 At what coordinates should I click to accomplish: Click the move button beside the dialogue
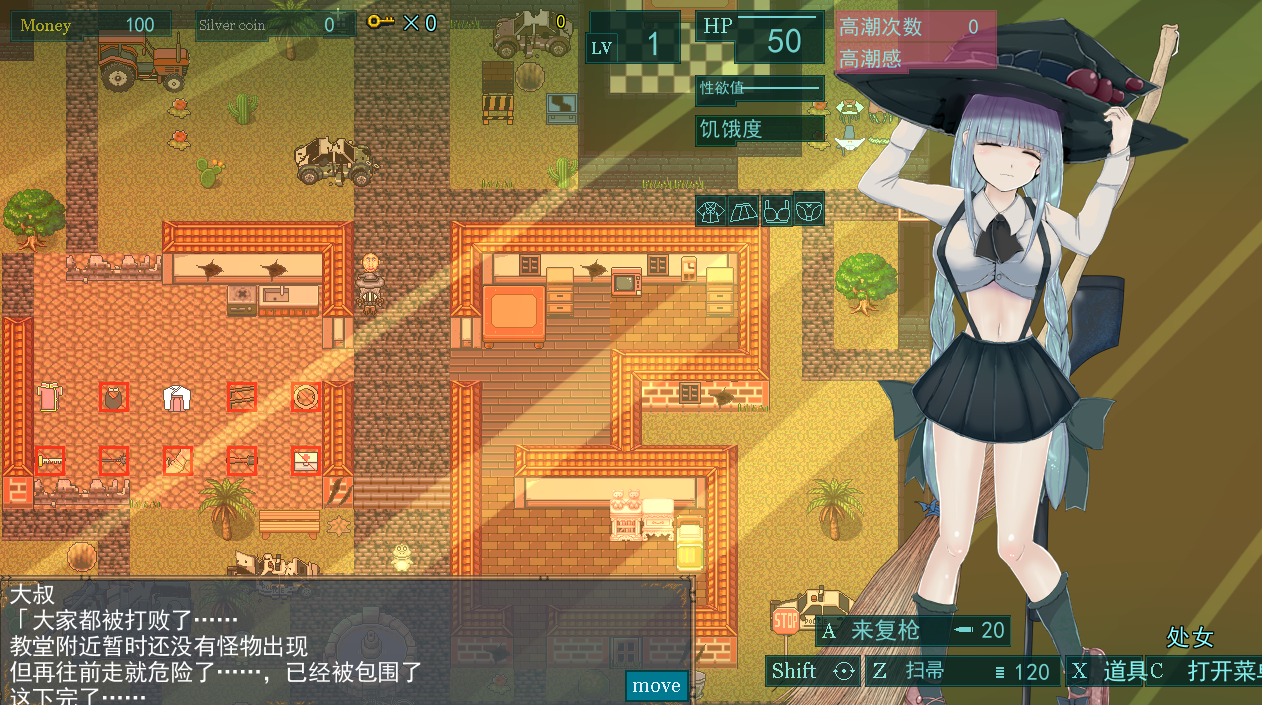click(657, 686)
